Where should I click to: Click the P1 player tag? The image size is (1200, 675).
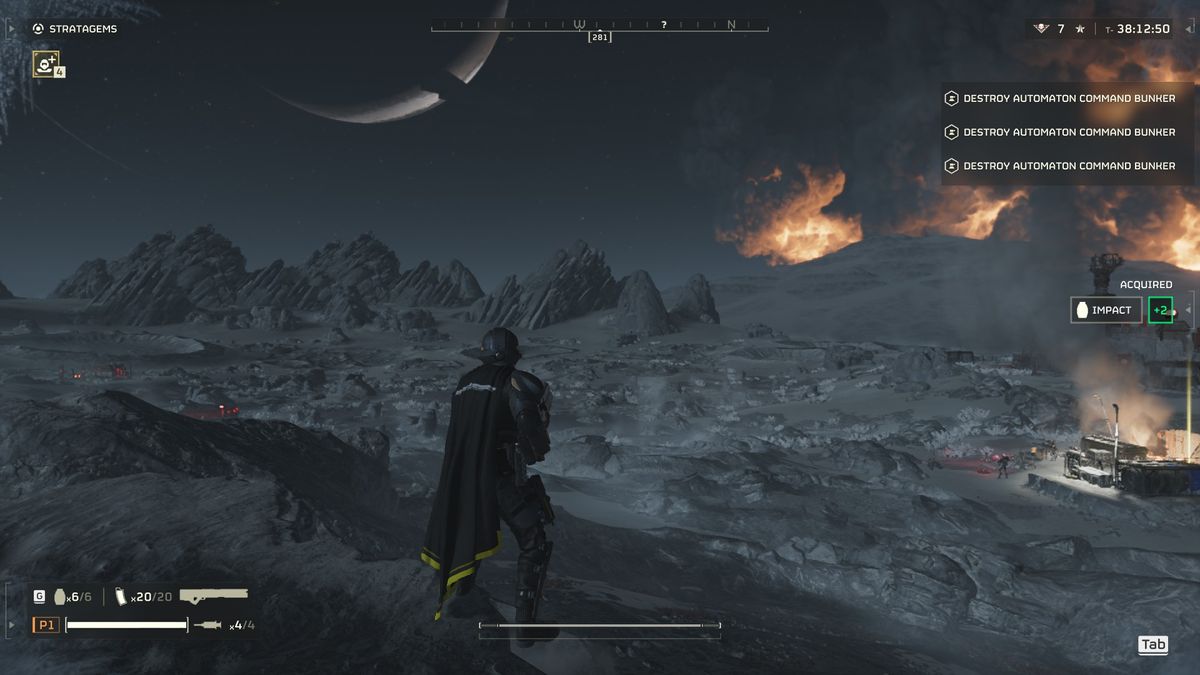pyautogui.click(x=46, y=625)
